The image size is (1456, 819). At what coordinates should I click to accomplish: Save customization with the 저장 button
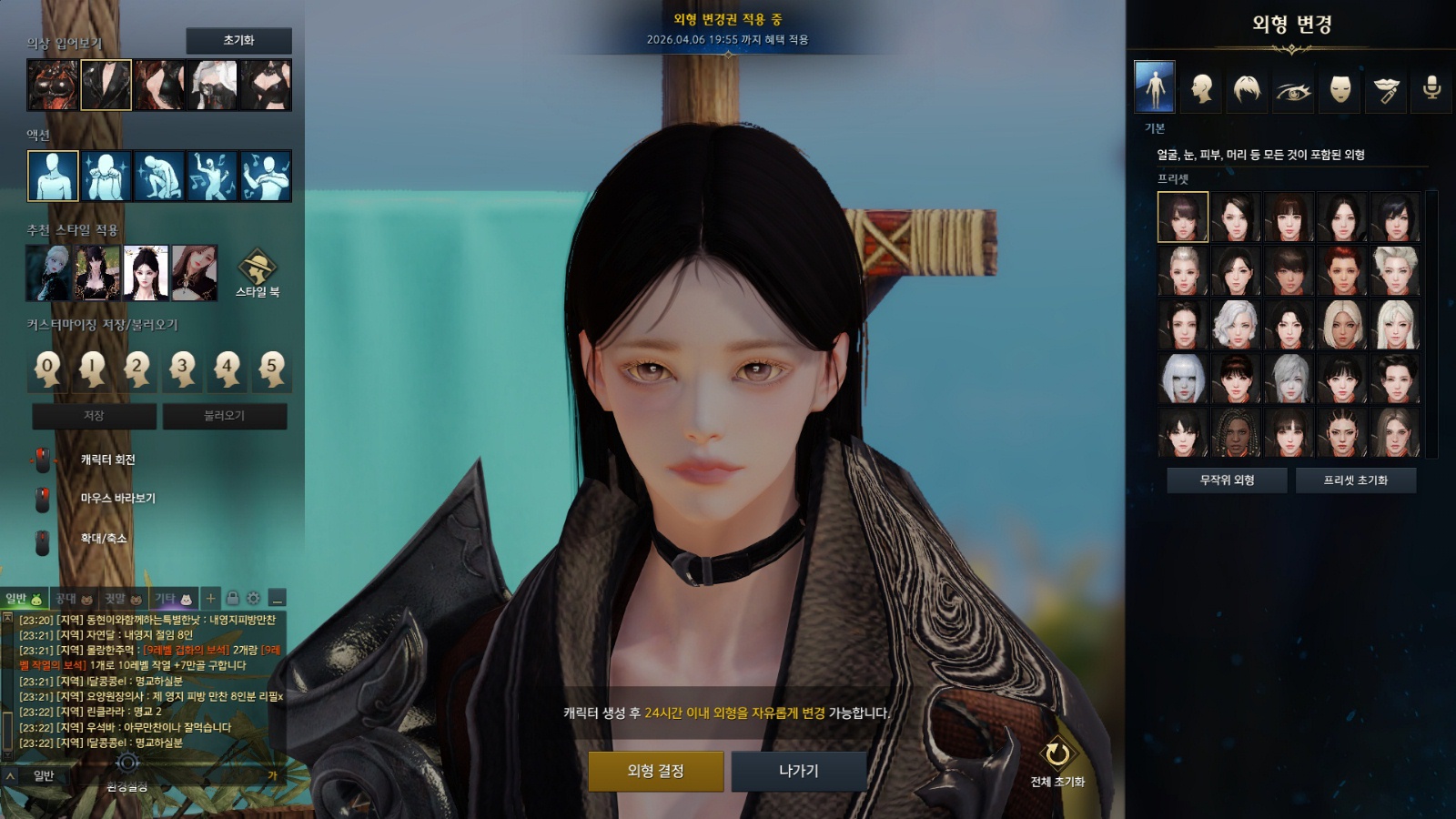pos(94,416)
